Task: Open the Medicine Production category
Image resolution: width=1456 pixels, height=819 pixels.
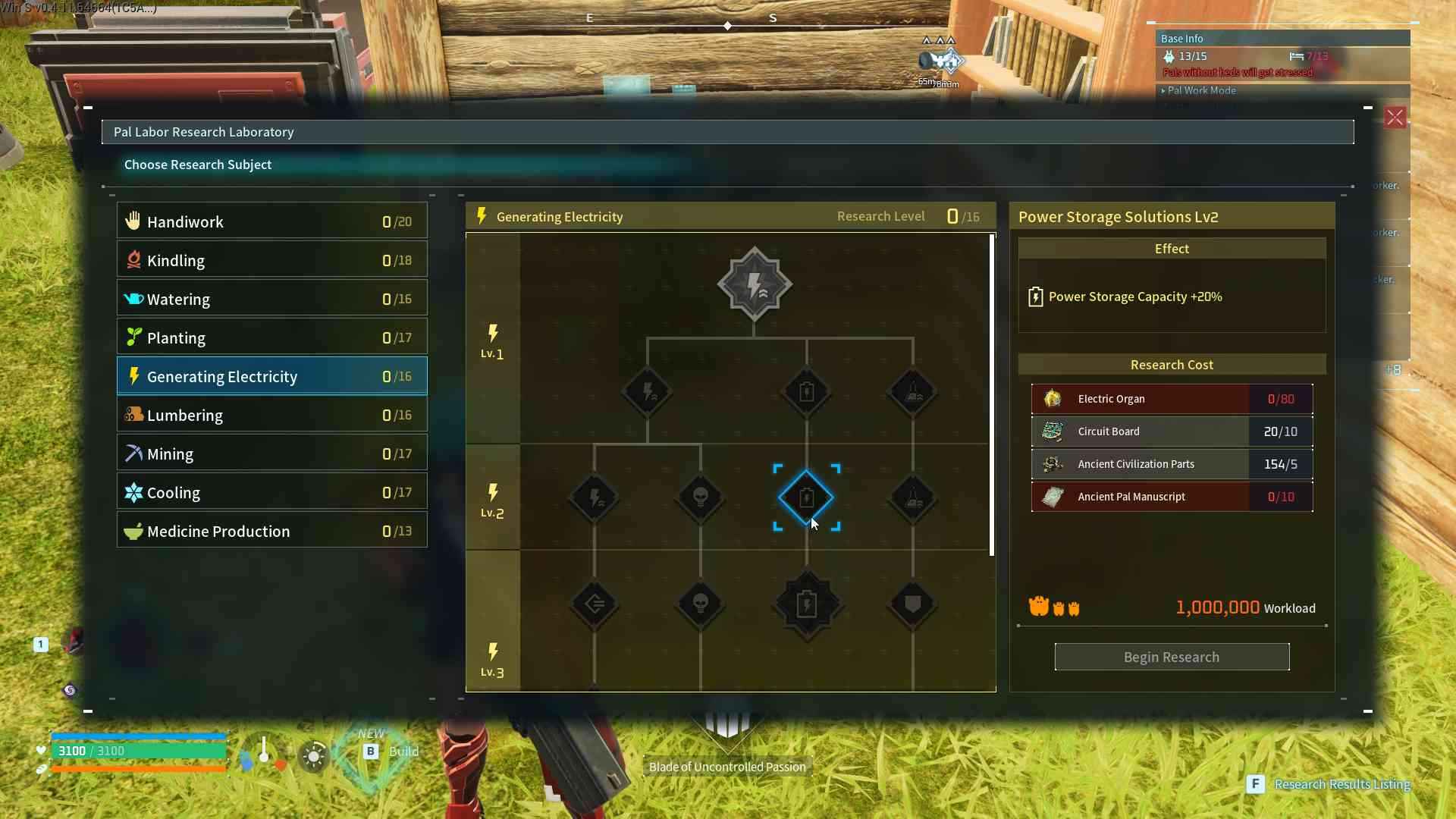Action: tap(271, 531)
